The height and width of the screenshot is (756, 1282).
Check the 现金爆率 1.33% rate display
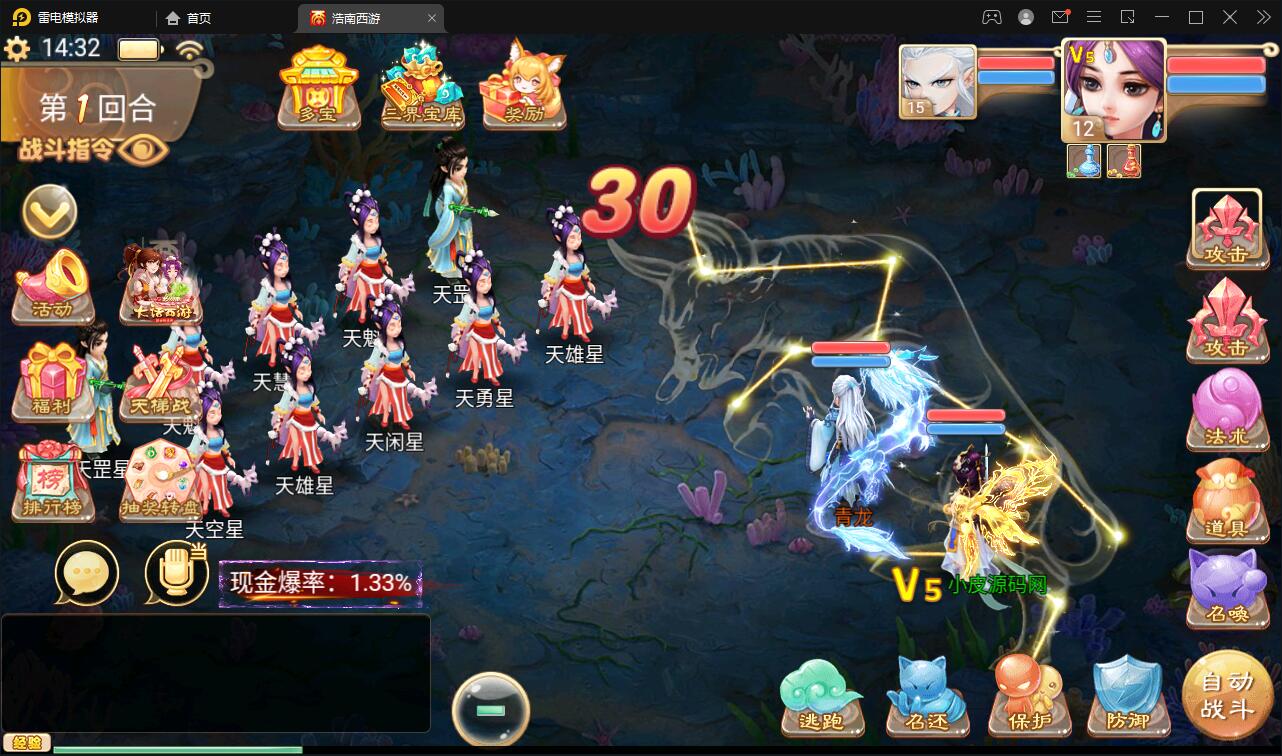point(320,582)
